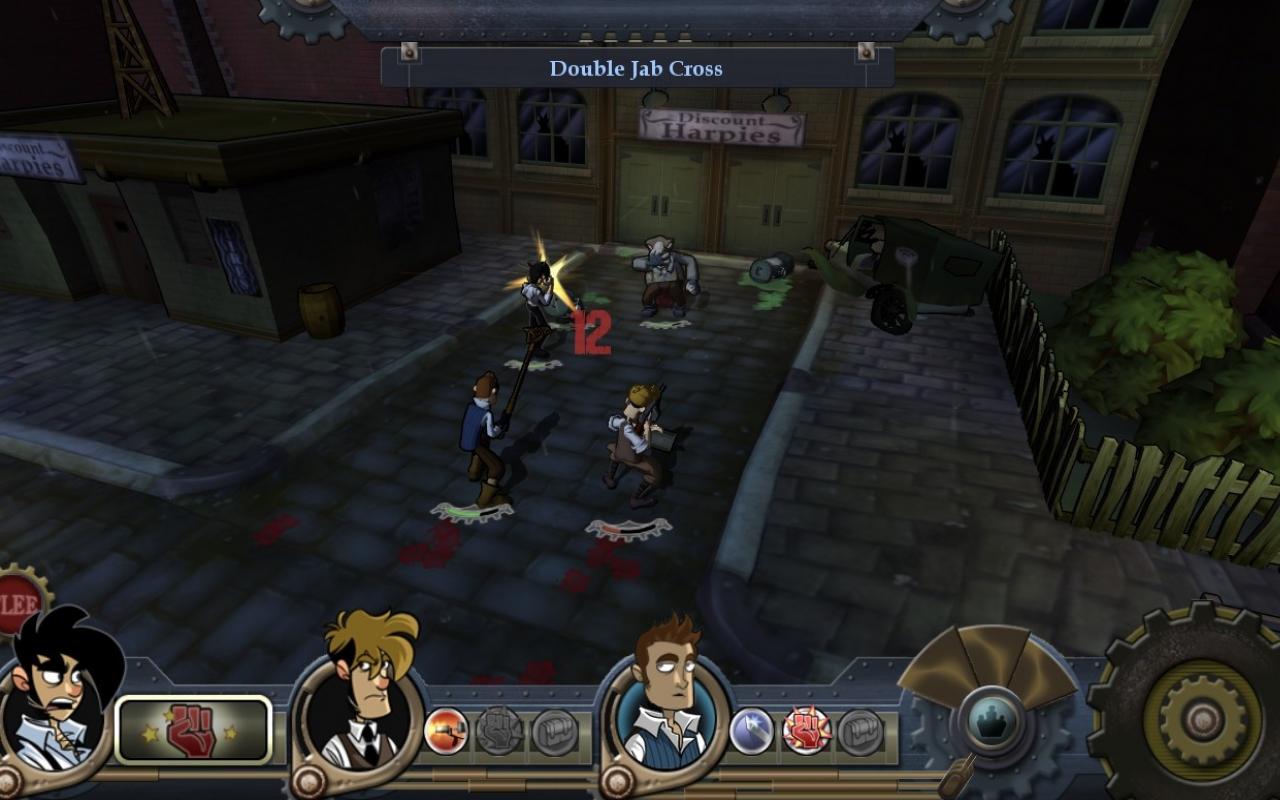Click the Discount Harpies sign
The height and width of the screenshot is (800, 1280).
pyautogui.click(x=722, y=125)
